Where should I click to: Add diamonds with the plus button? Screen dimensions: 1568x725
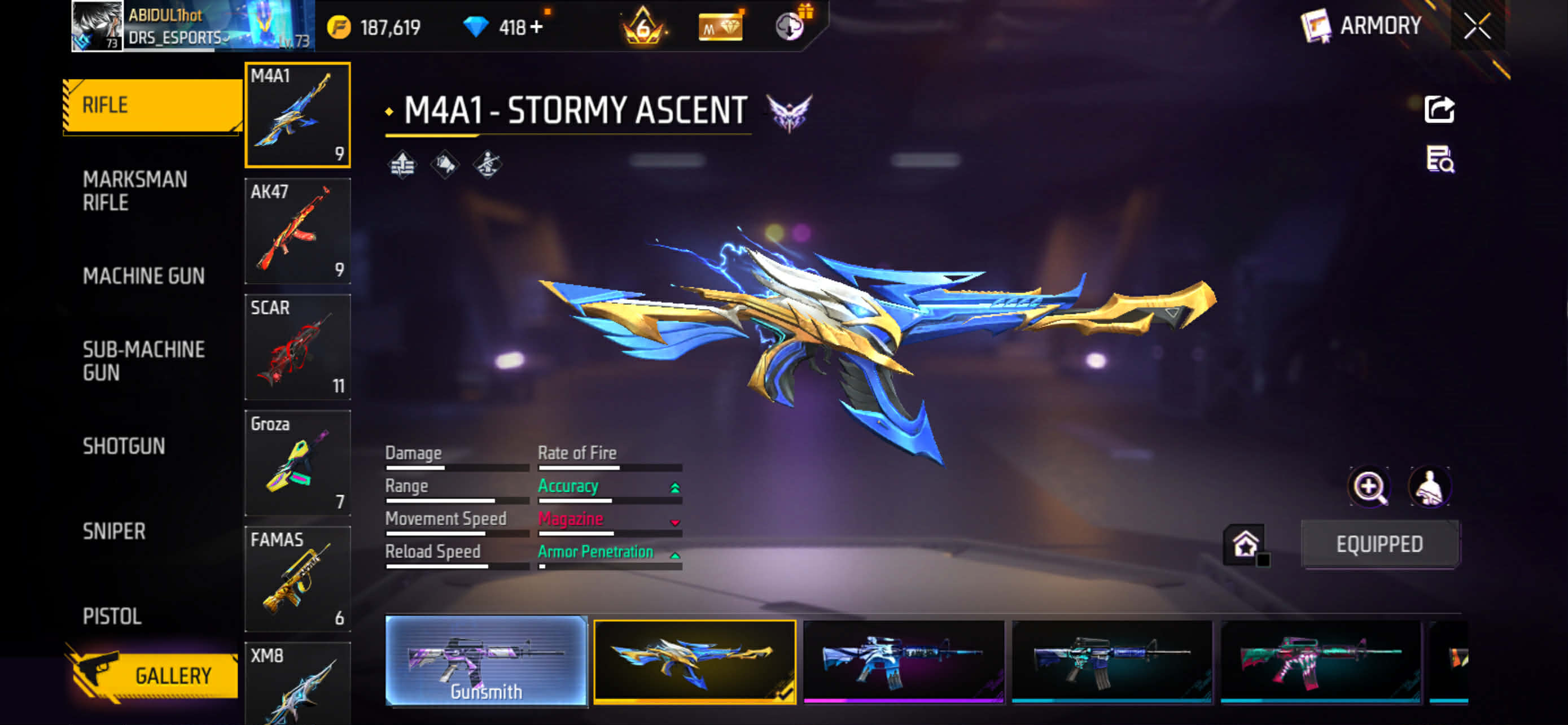tap(536, 28)
